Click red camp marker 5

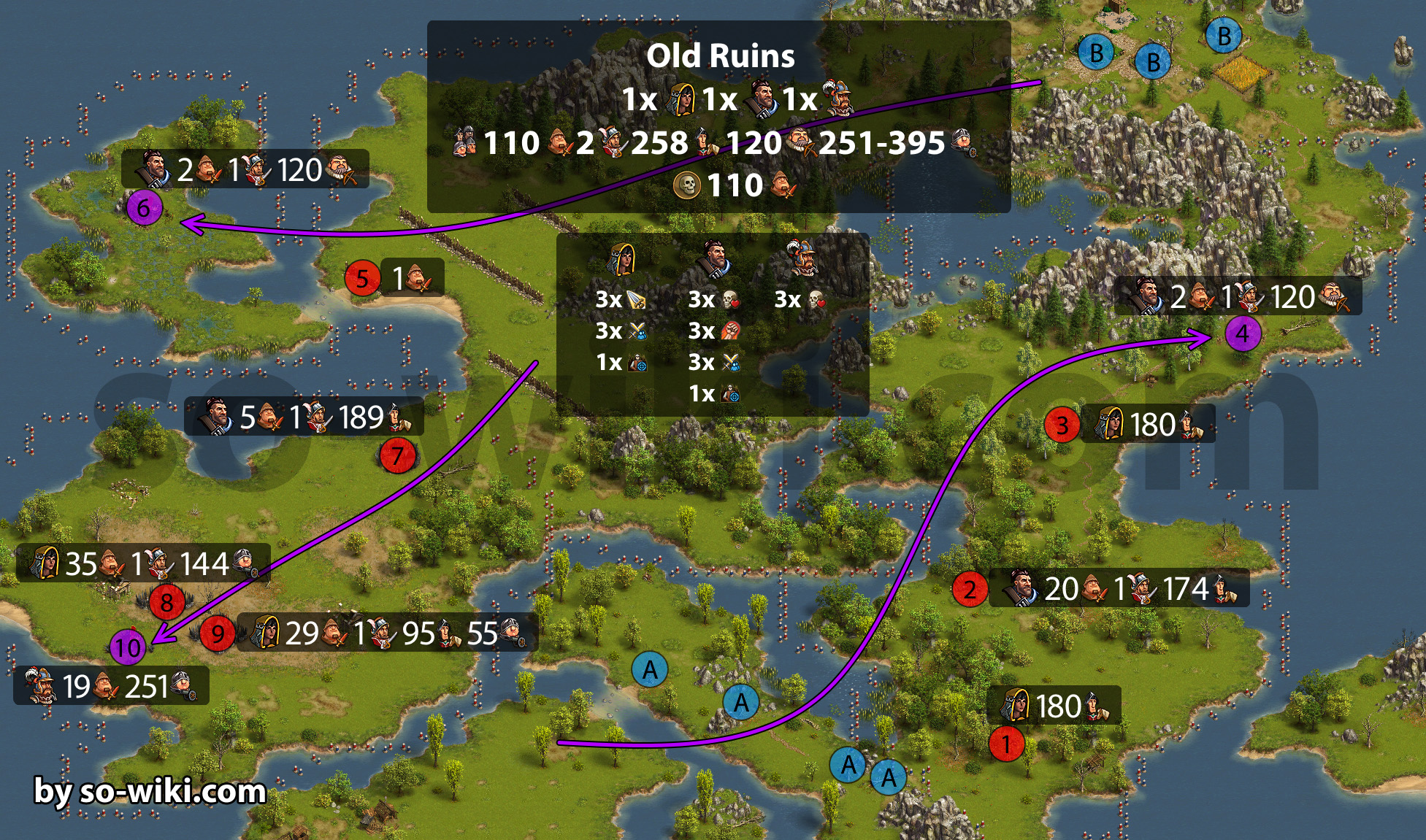point(362,278)
